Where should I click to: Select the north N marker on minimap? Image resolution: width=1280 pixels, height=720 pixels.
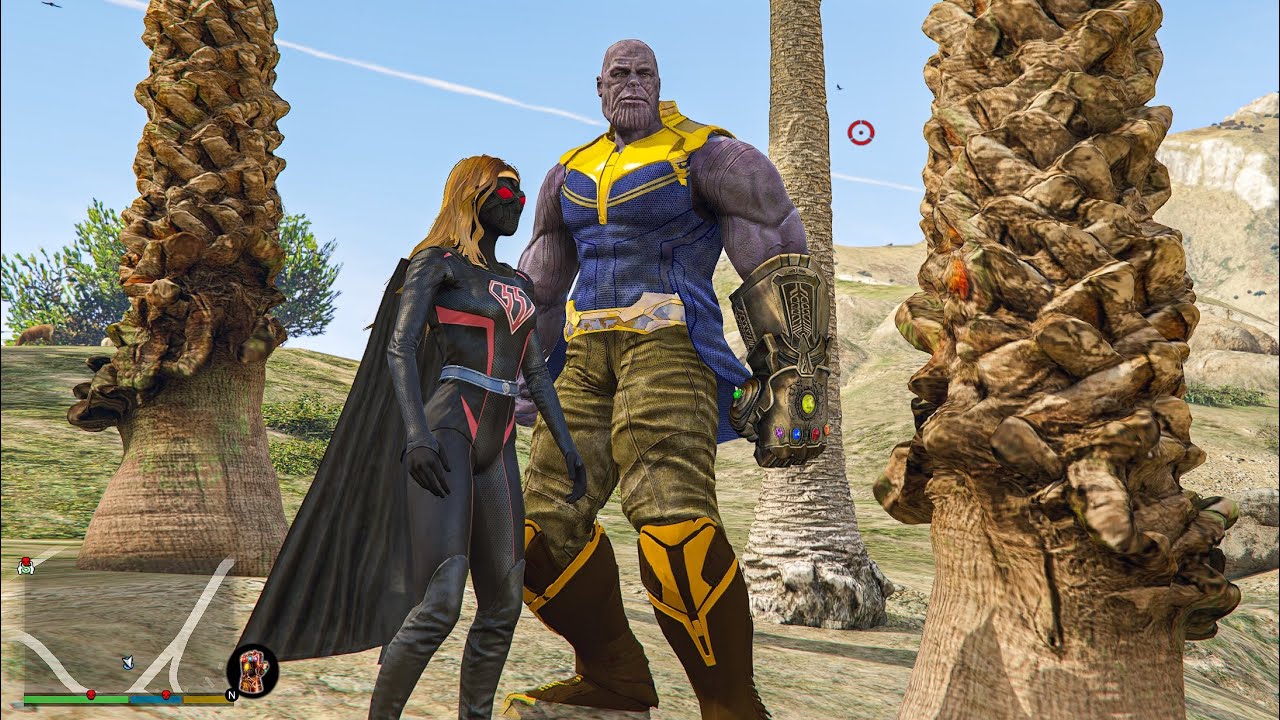click(231, 694)
